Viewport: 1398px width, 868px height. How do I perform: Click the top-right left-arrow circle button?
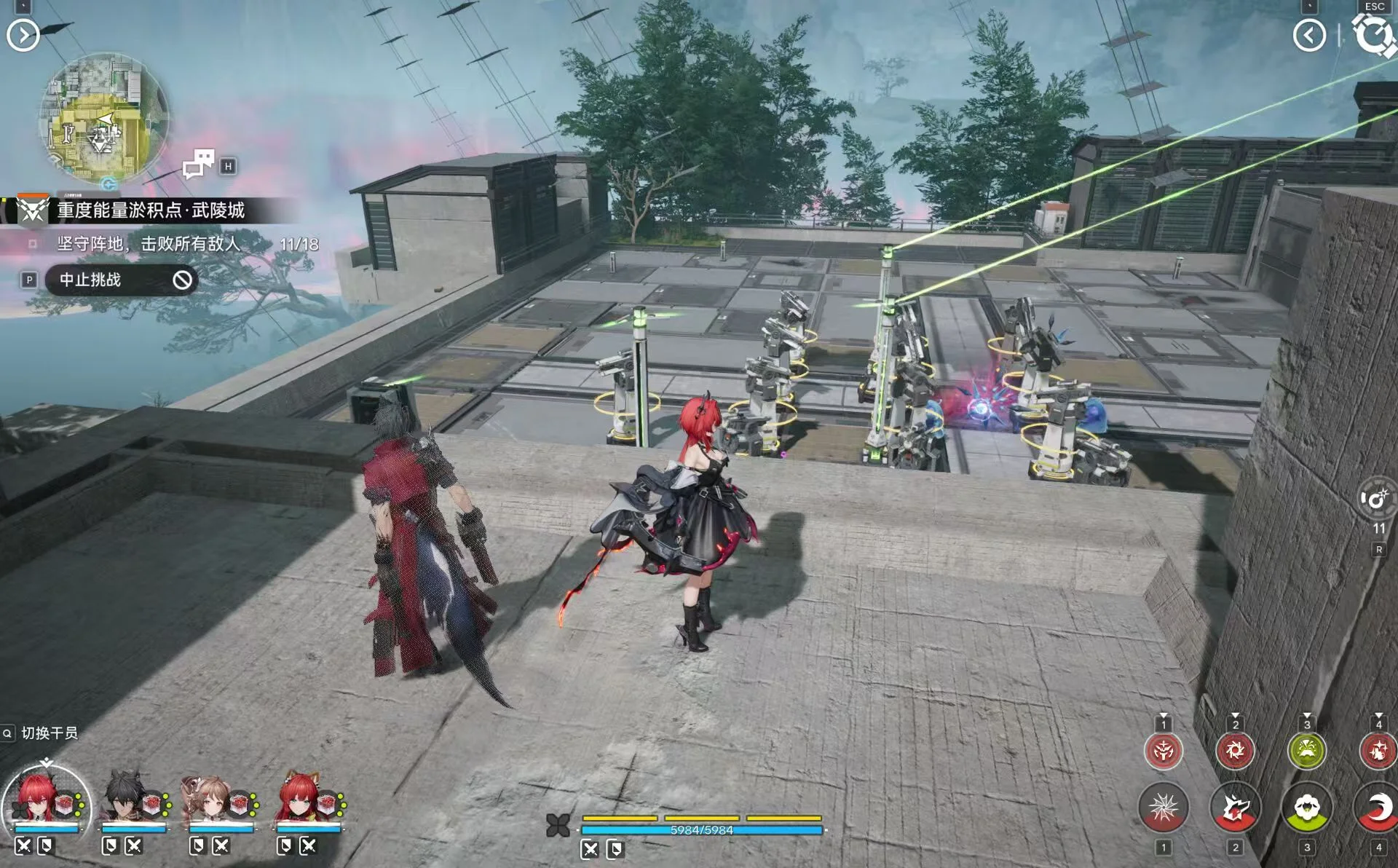pos(1309,35)
